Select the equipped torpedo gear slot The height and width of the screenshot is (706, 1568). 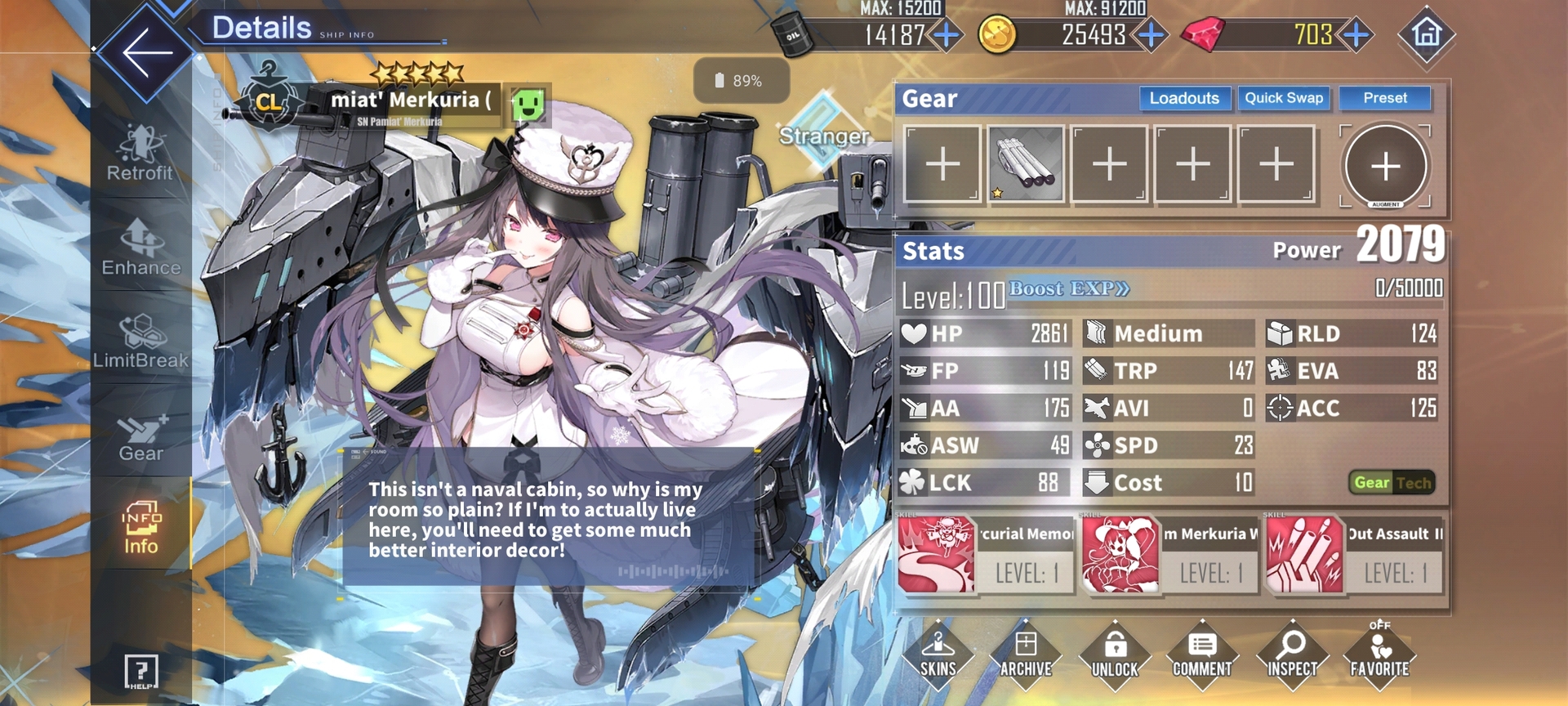(1026, 164)
